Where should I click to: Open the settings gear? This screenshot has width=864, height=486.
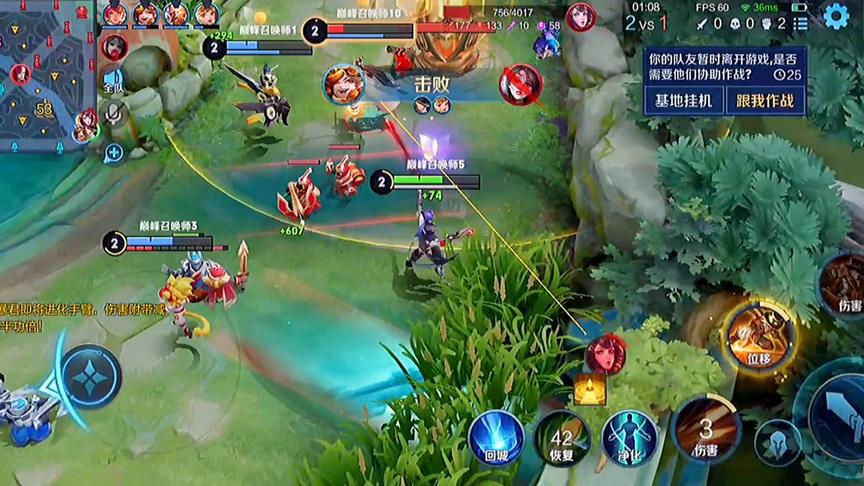836,16
